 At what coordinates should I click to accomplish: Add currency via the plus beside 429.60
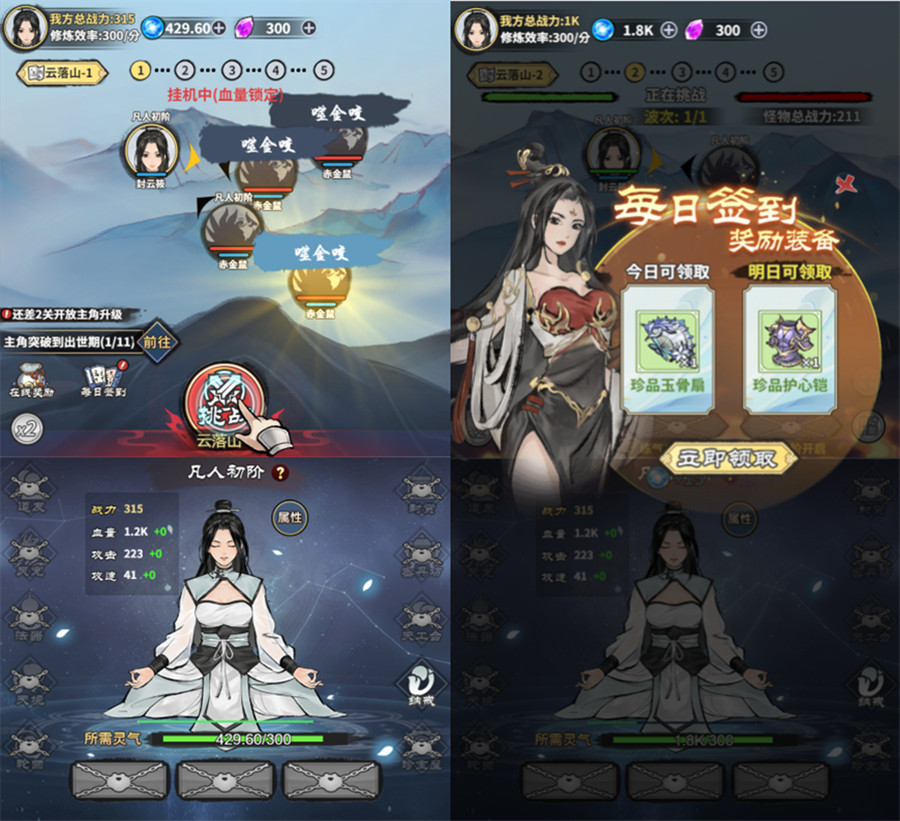point(218,28)
